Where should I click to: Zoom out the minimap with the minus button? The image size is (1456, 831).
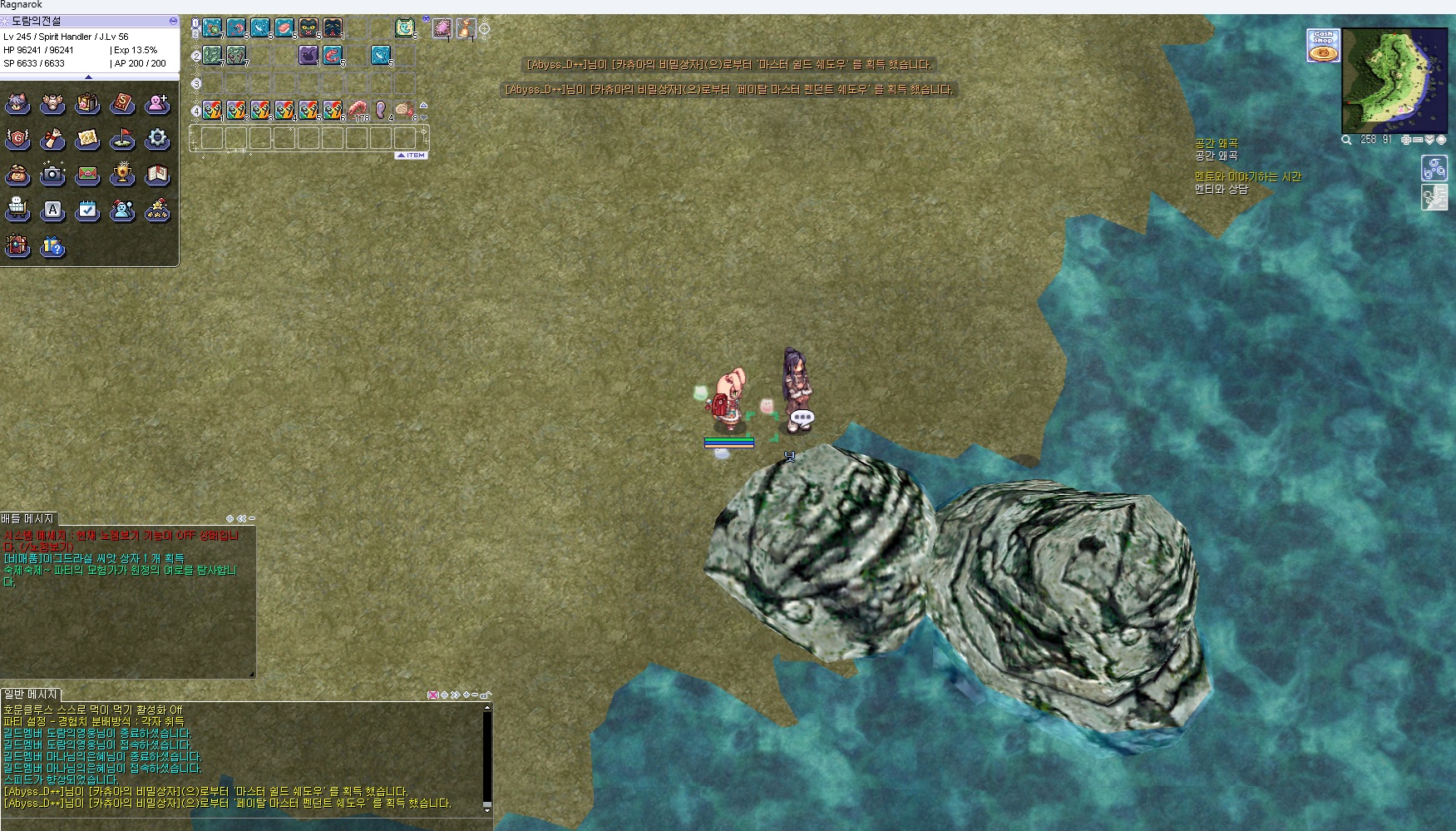pos(1418,140)
